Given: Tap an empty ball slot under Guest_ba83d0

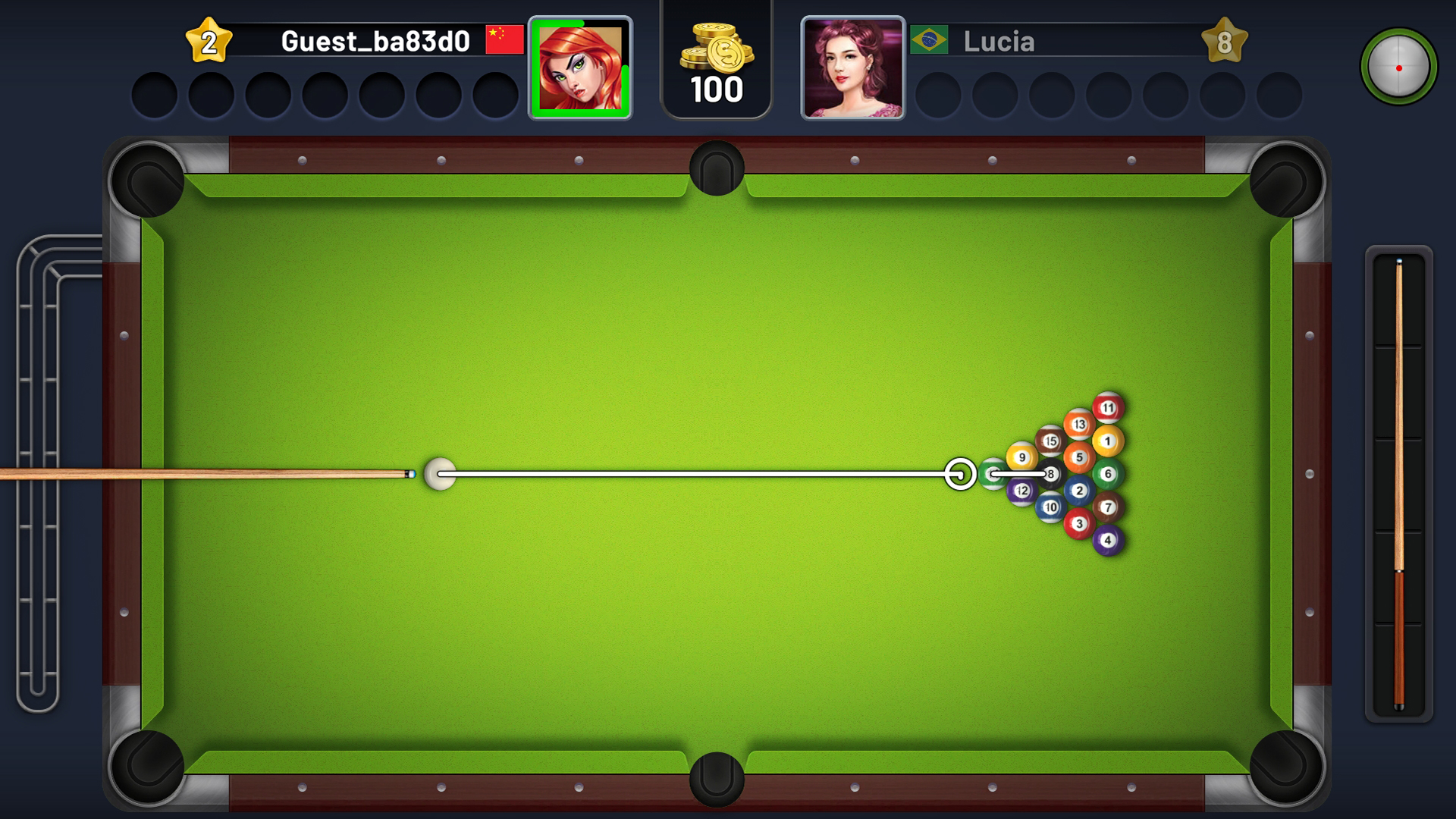Looking at the screenshot, I should 155,94.
